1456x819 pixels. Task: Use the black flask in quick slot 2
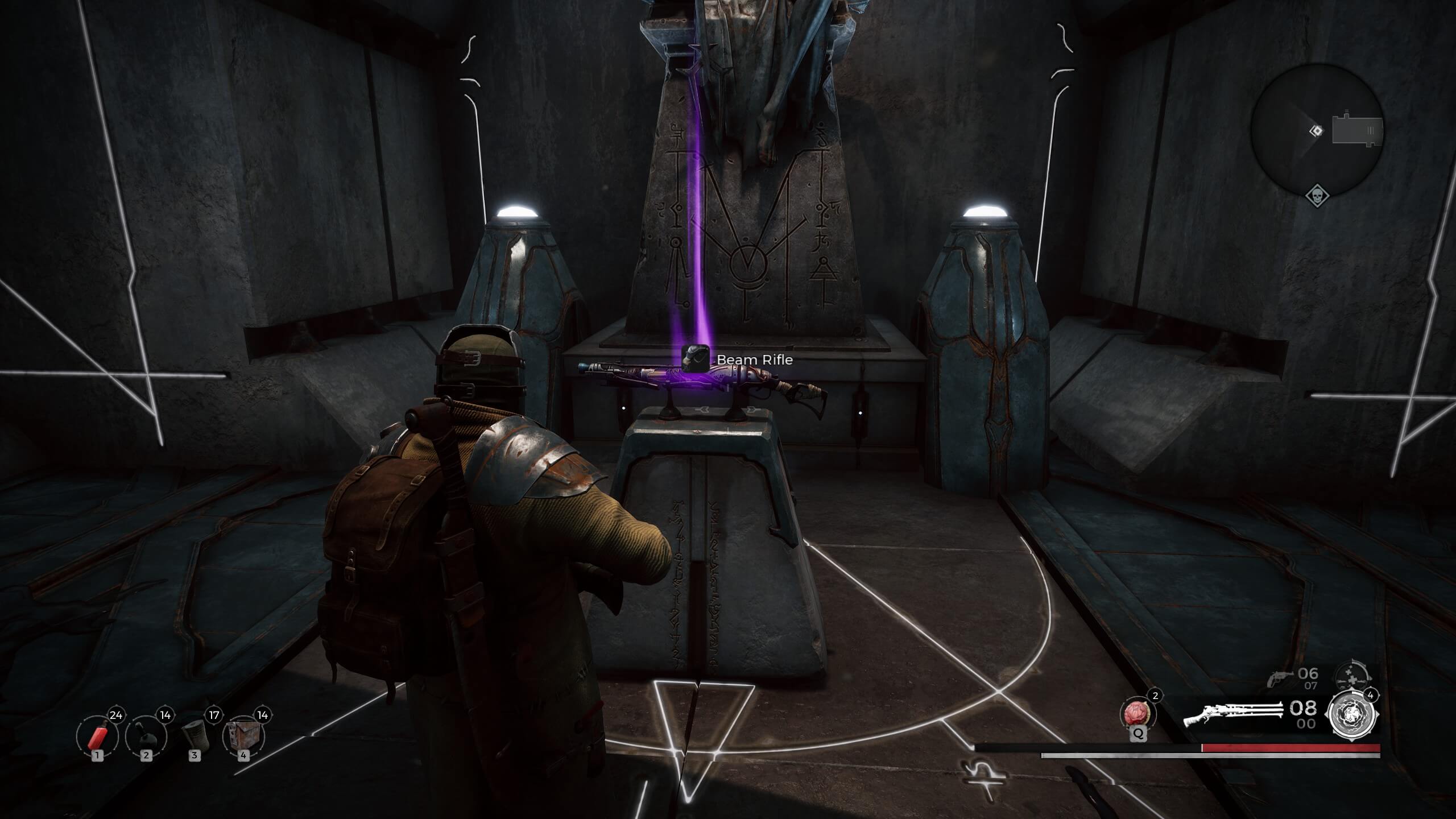tap(146, 735)
